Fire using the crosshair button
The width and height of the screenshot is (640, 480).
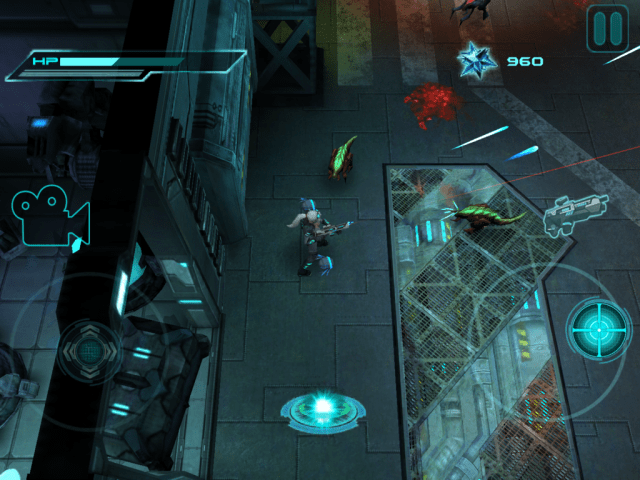(x=598, y=329)
